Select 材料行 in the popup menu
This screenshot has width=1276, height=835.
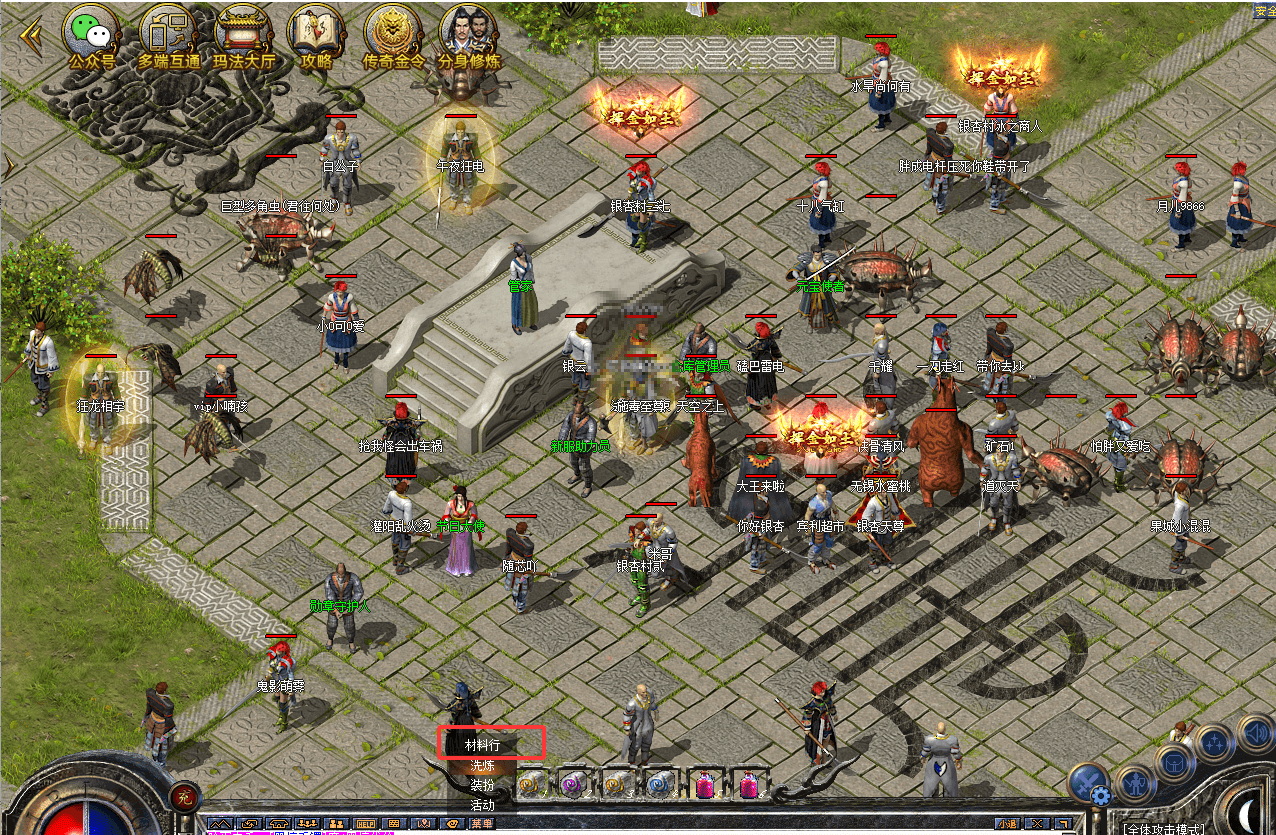click(489, 745)
